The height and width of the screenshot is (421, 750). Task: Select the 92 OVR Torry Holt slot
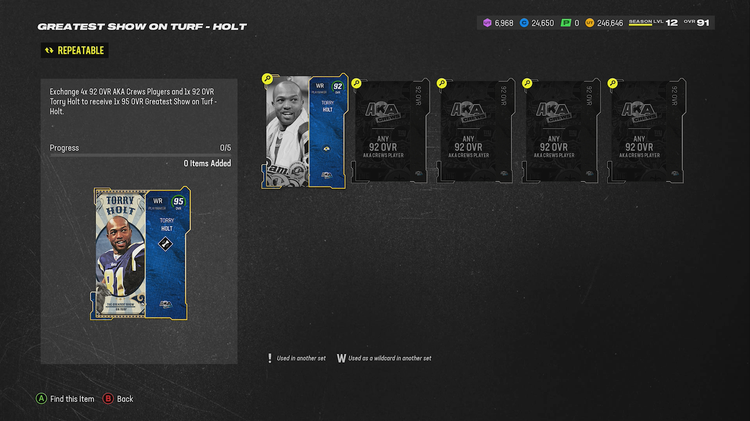pos(305,131)
